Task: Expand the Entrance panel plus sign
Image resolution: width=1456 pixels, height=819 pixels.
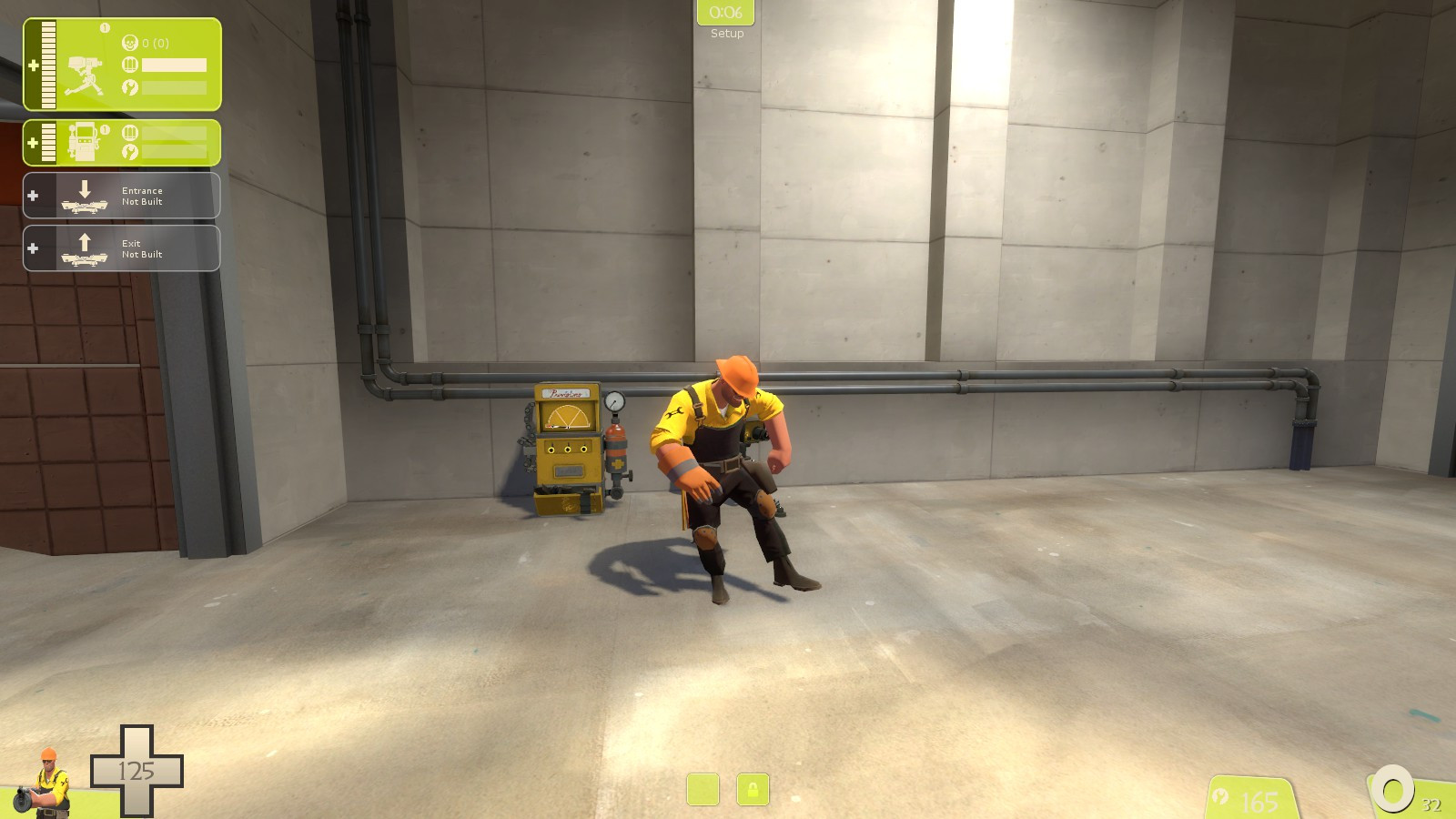Action: pyautogui.click(x=34, y=195)
